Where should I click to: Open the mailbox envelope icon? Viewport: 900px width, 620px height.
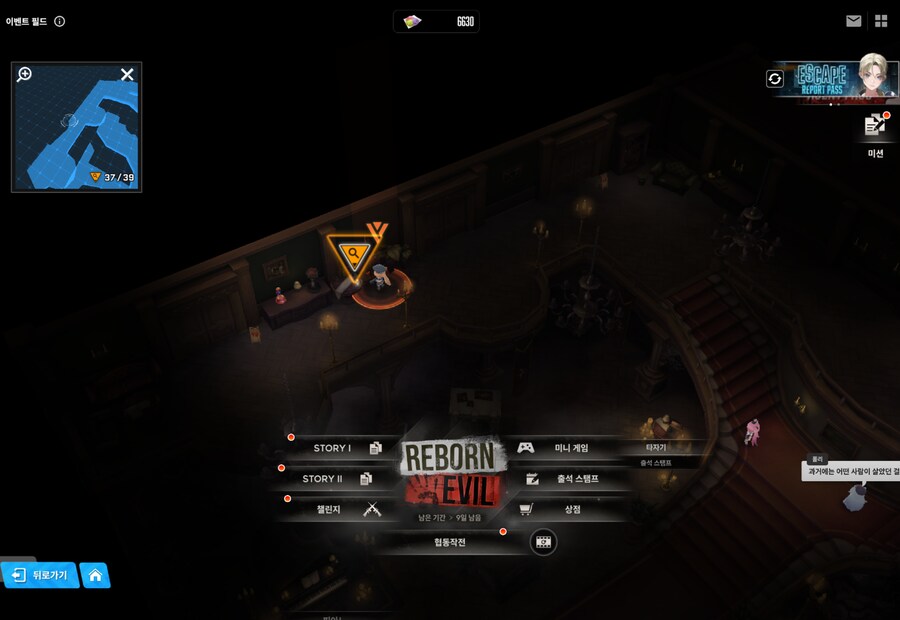pos(853,21)
